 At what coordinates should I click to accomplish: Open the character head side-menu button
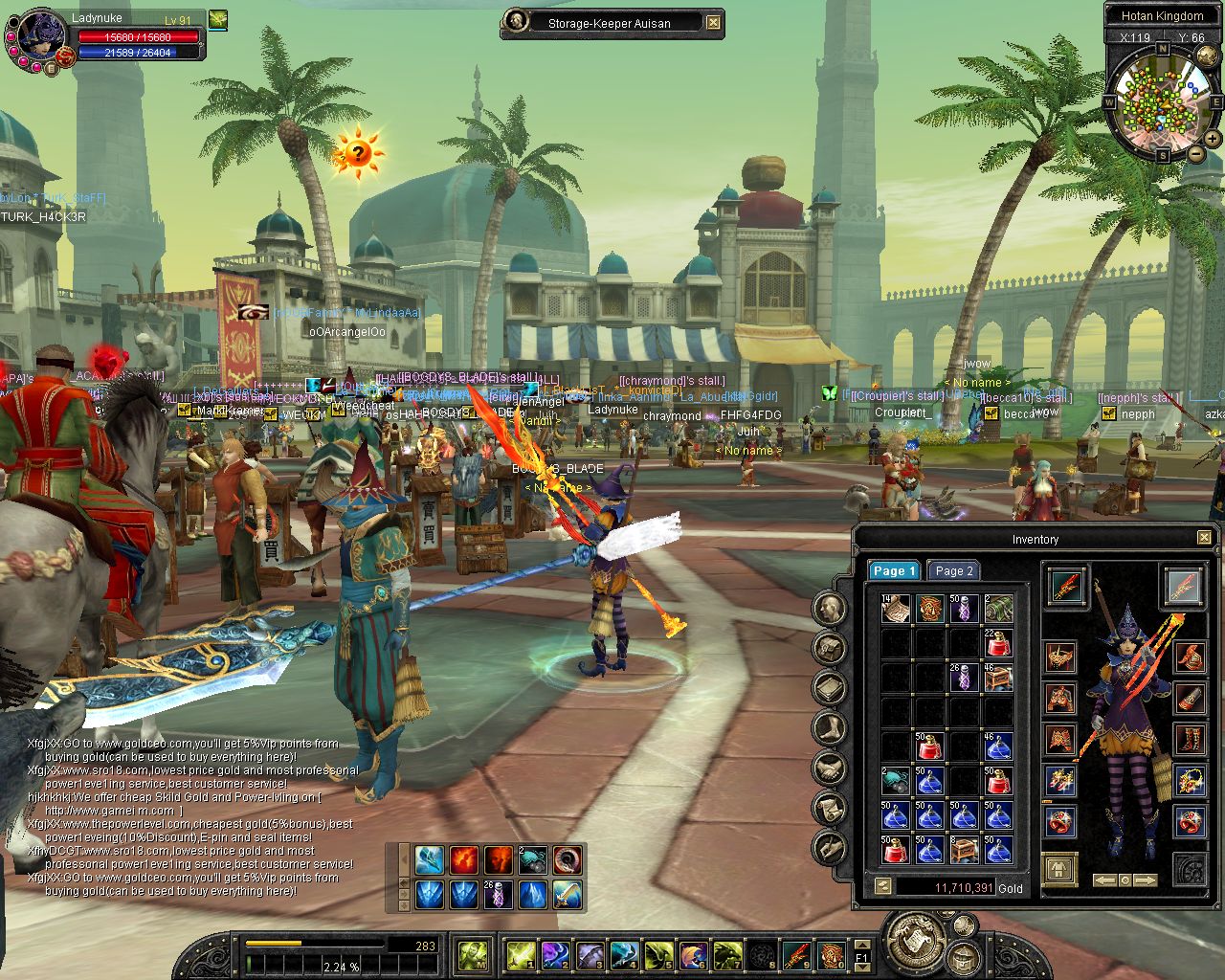830,608
